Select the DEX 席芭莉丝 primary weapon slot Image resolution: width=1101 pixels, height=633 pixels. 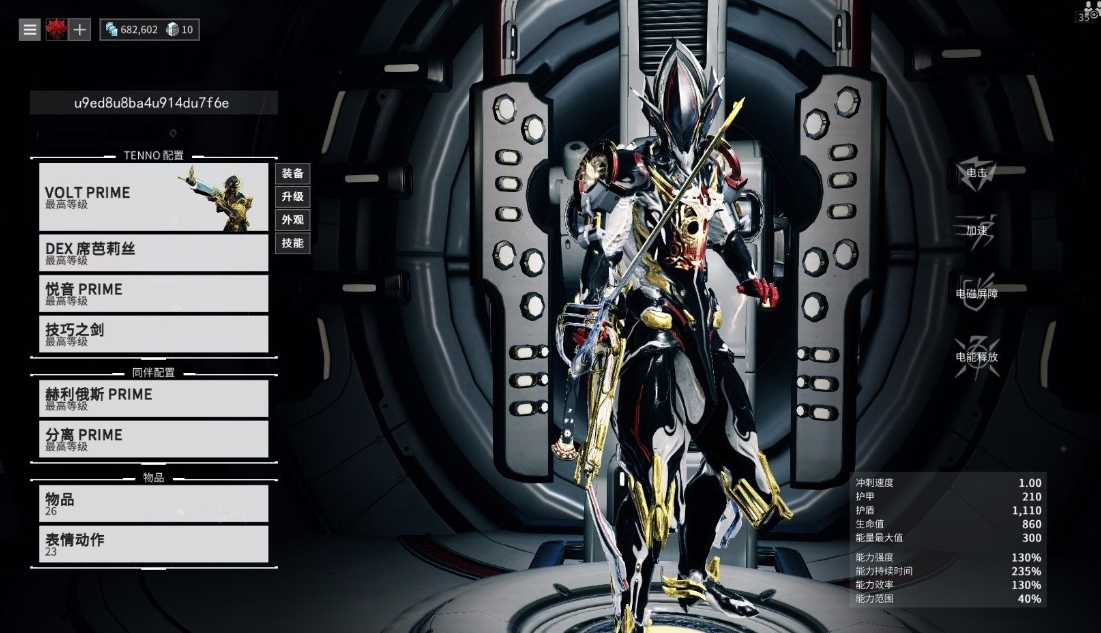(x=154, y=253)
